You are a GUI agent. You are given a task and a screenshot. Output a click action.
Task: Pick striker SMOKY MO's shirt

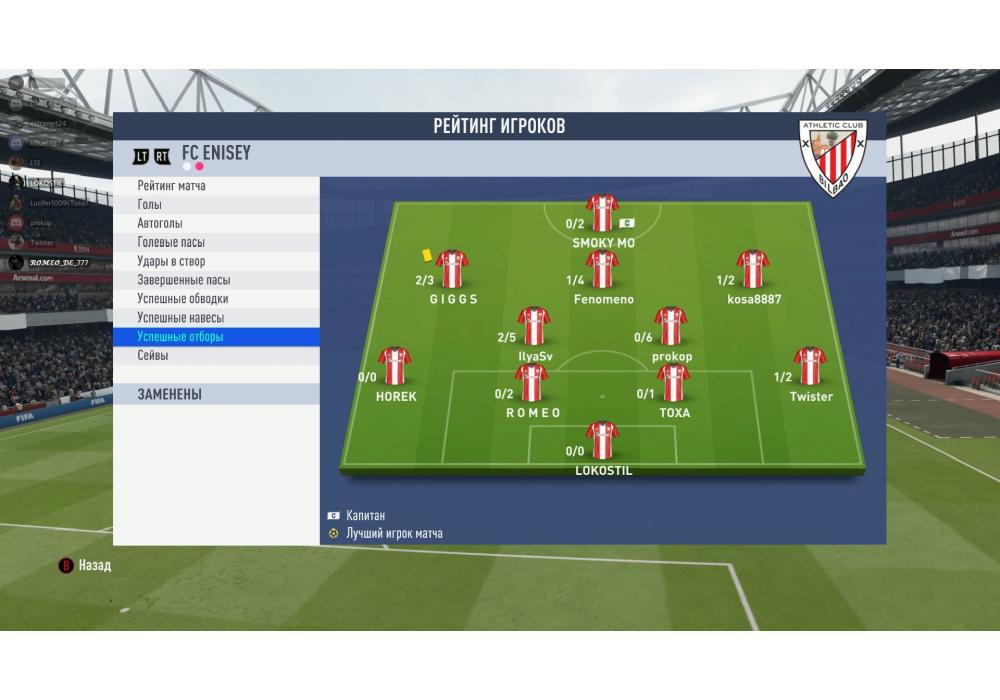[x=602, y=213]
